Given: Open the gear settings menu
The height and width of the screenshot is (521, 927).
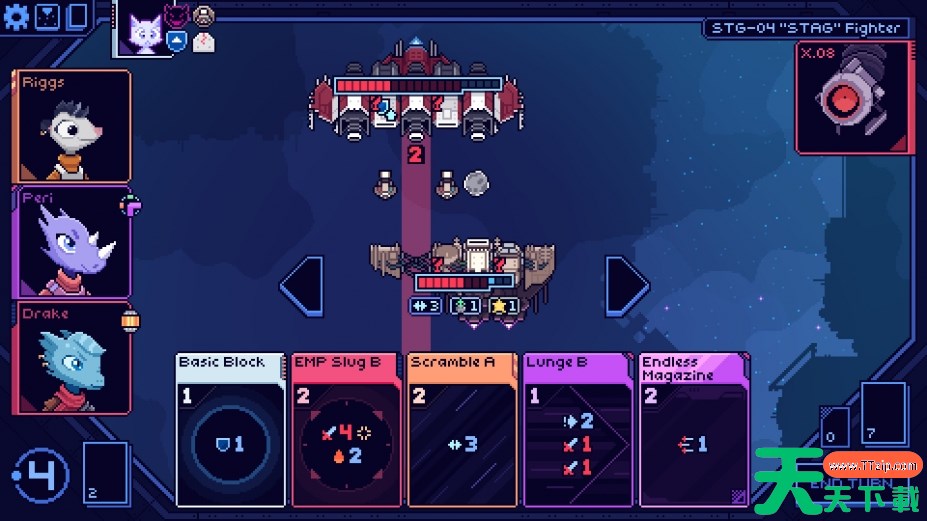Looking at the screenshot, I should [x=18, y=15].
